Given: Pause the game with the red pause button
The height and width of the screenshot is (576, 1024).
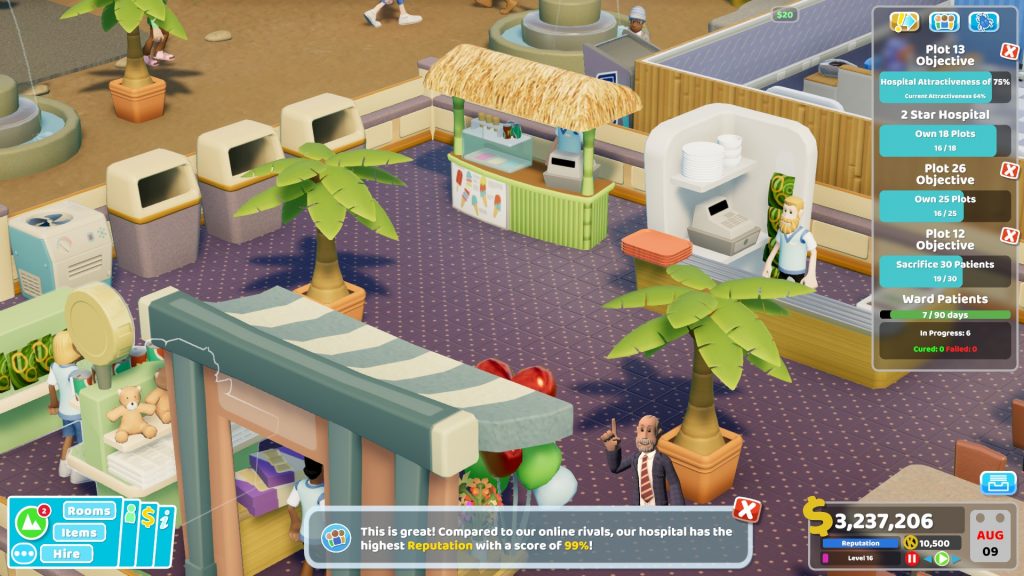Looking at the screenshot, I should [x=912, y=558].
